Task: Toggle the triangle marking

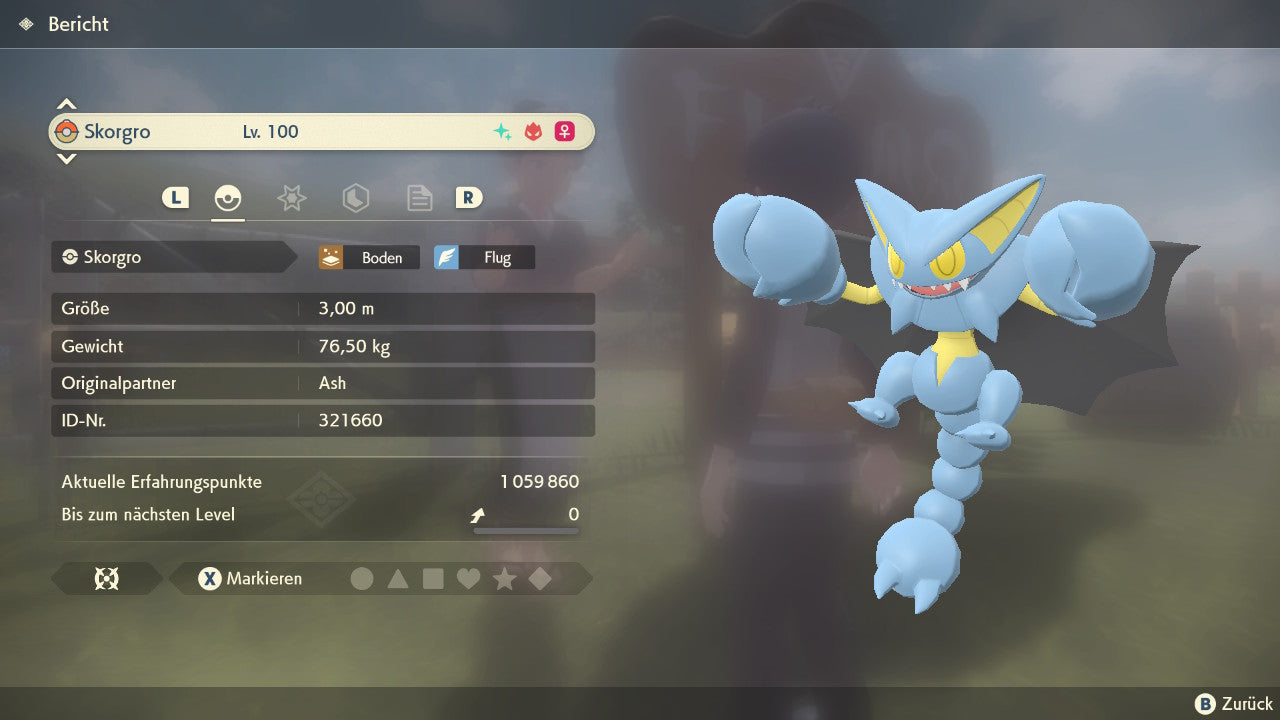Action: 398,579
